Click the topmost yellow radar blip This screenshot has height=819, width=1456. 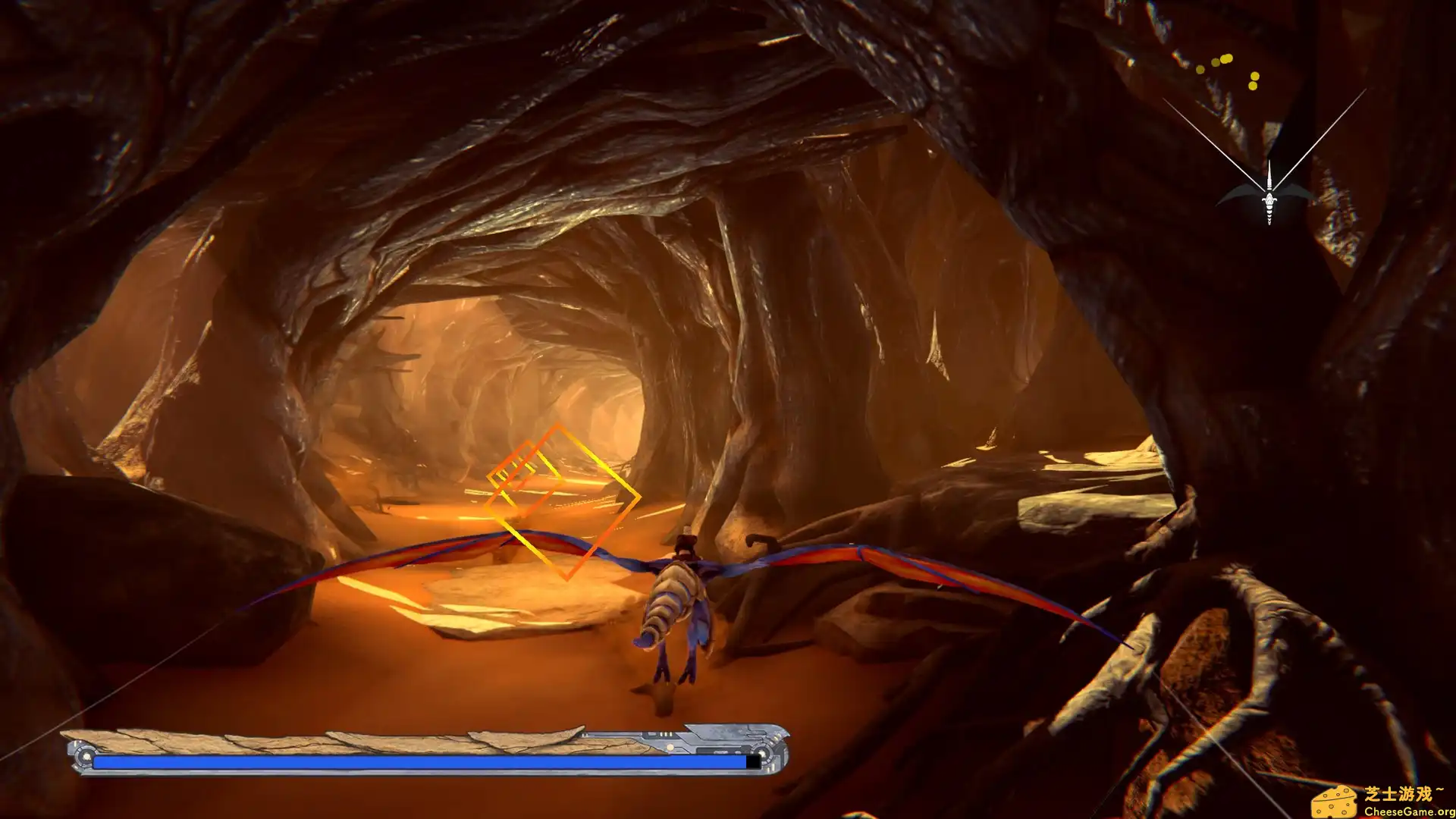coord(1225,58)
